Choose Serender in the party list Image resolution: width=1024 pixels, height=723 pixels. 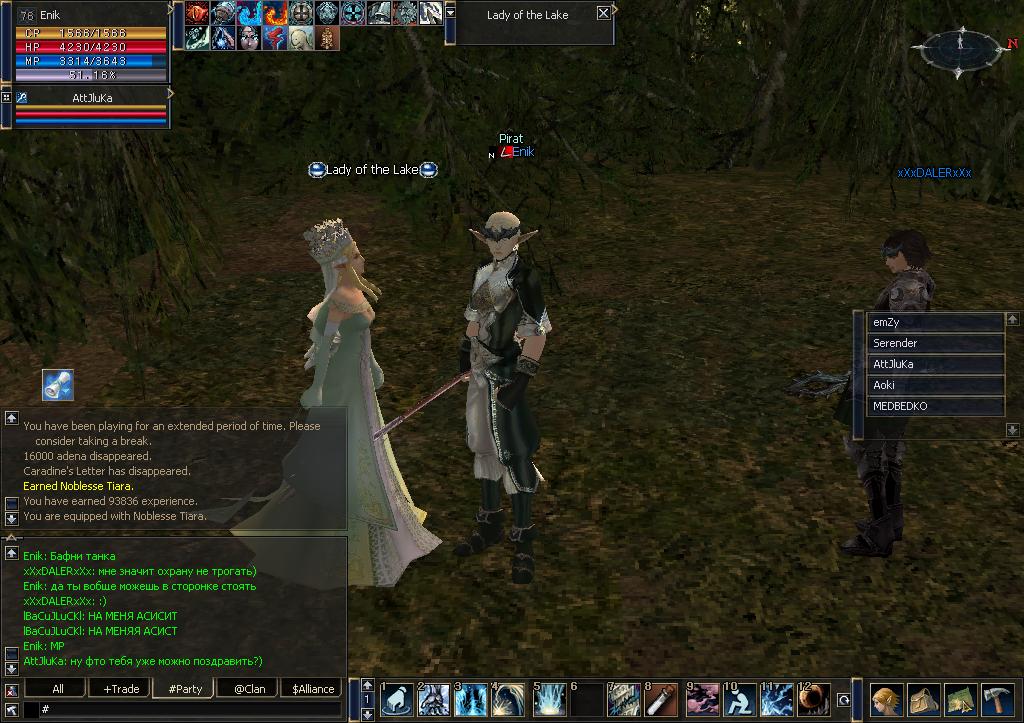pyautogui.click(x=934, y=343)
